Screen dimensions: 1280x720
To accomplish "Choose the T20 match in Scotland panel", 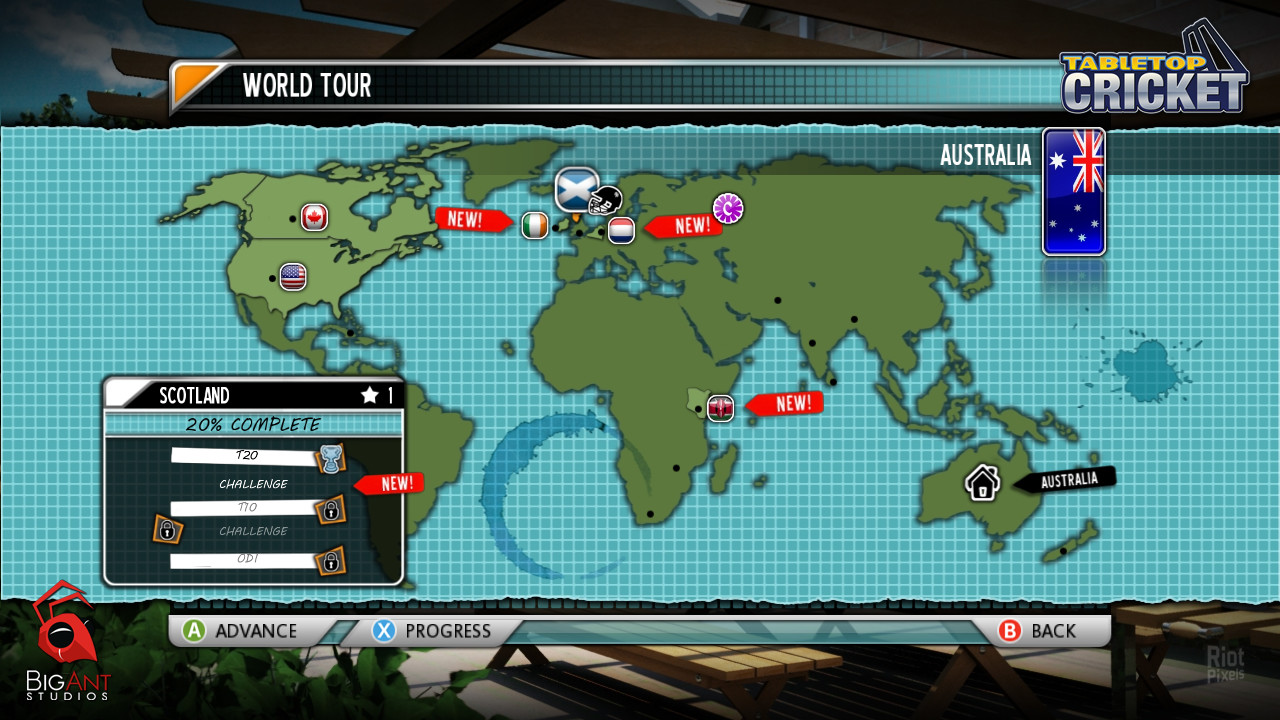I will (247, 456).
